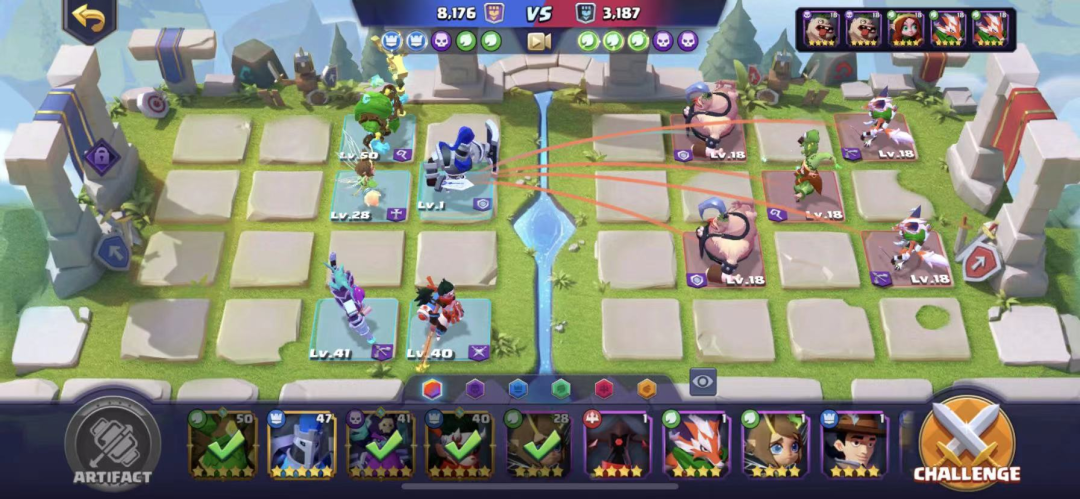1080x499 pixels.
Task: Select the level 47 blue knight hero card
Action: [302, 444]
